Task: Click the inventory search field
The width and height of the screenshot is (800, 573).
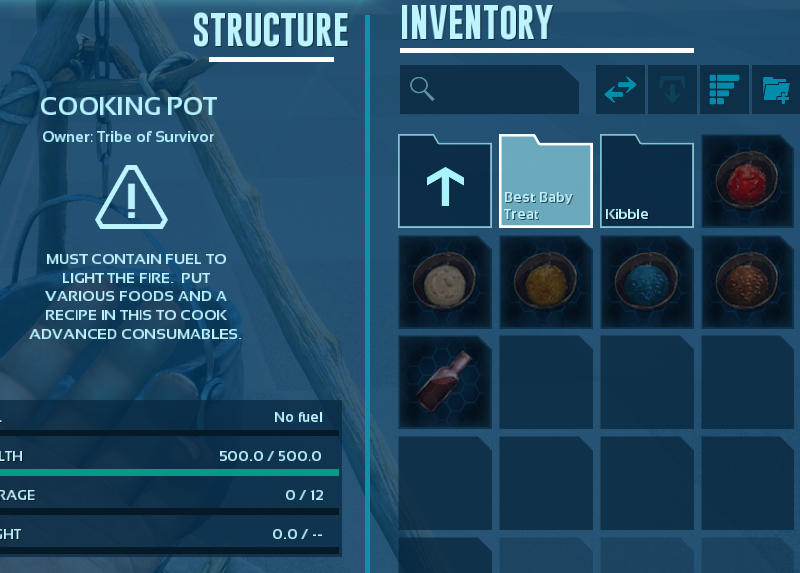Action: coord(490,90)
